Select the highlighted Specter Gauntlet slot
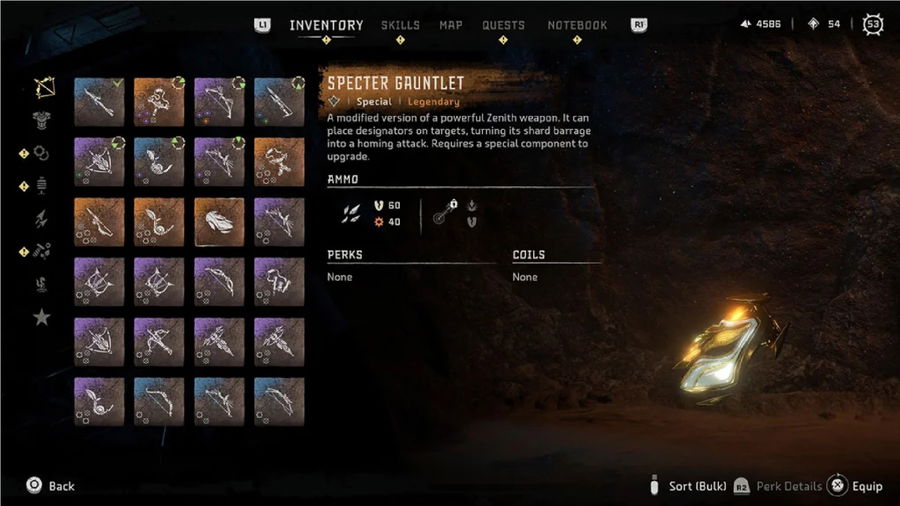The width and height of the screenshot is (900, 506). pyautogui.click(x=219, y=220)
